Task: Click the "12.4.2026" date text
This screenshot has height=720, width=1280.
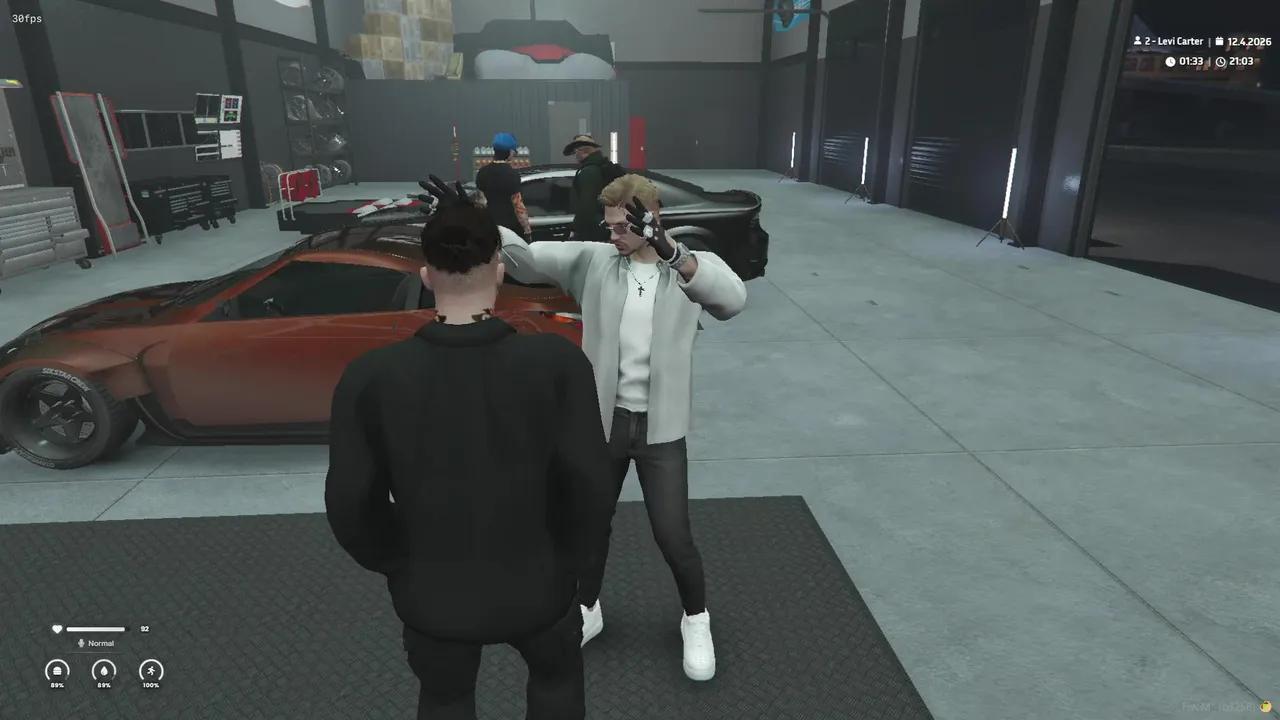Action: pos(1249,42)
